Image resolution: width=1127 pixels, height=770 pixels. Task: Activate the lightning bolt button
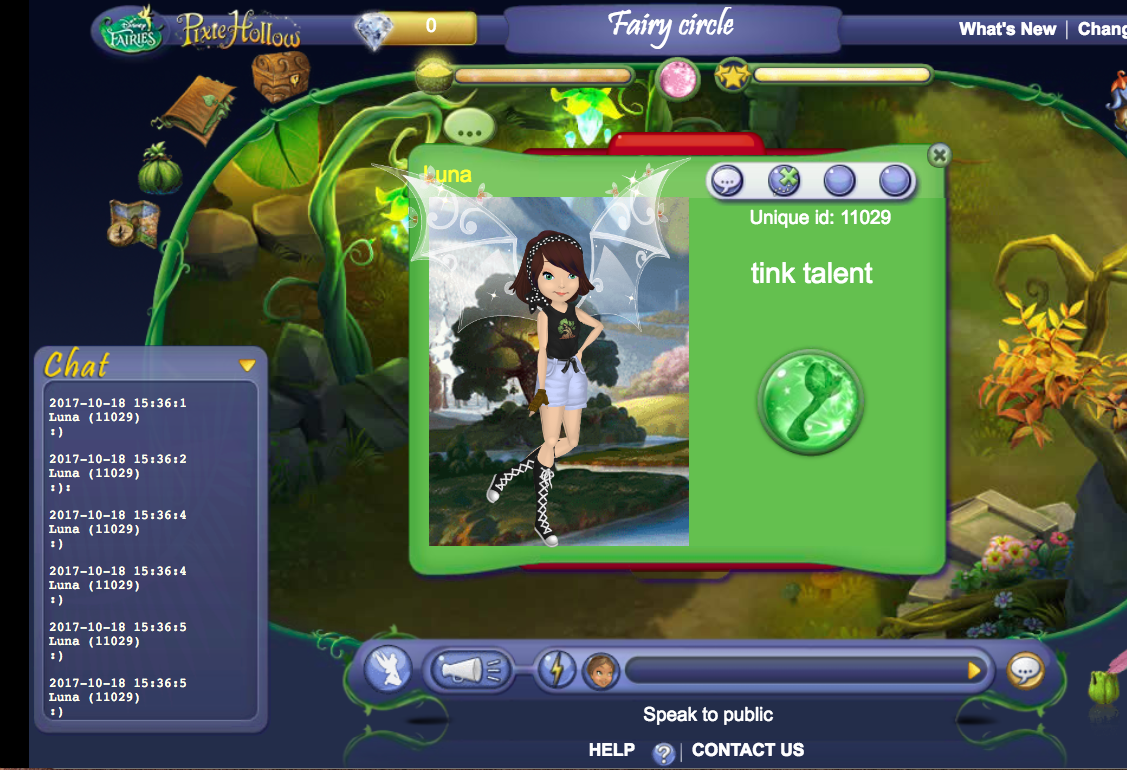(x=556, y=670)
